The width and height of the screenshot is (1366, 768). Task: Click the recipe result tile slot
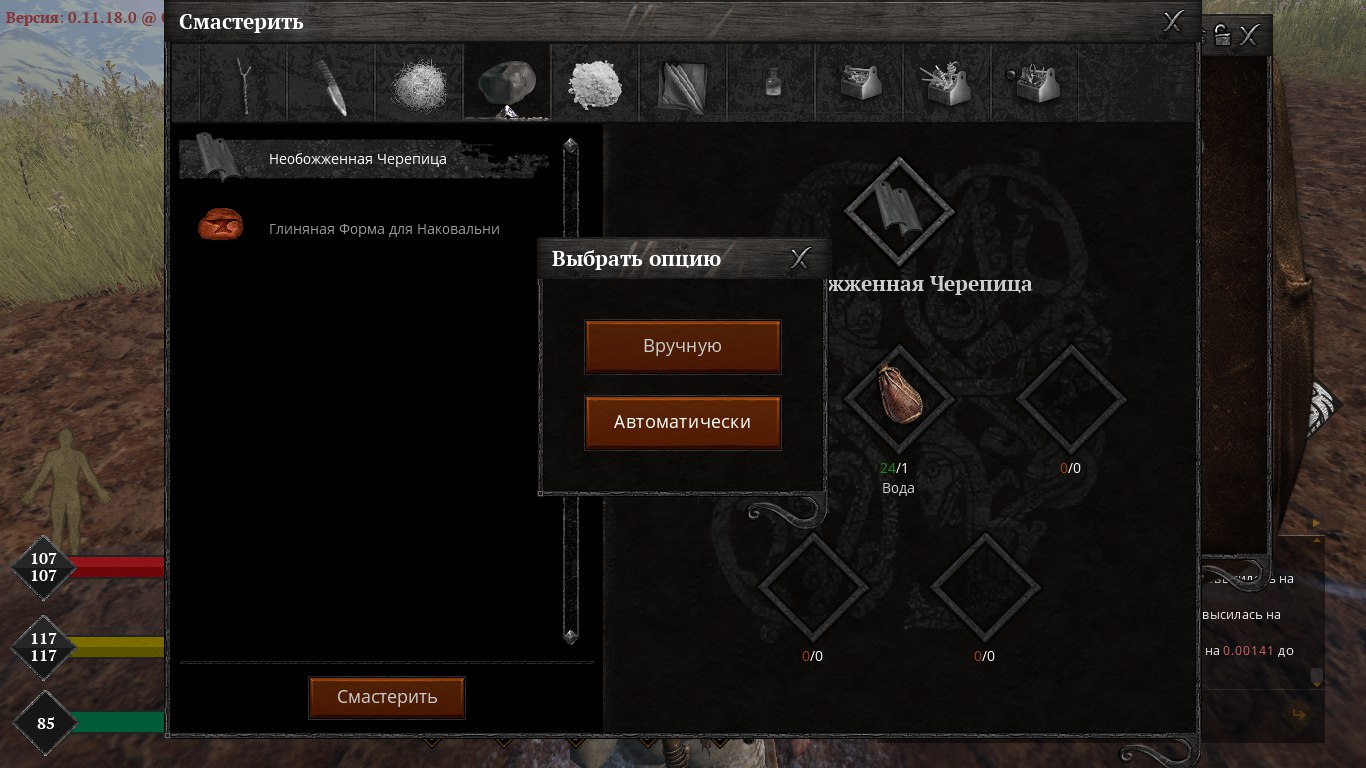(x=897, y=209)
